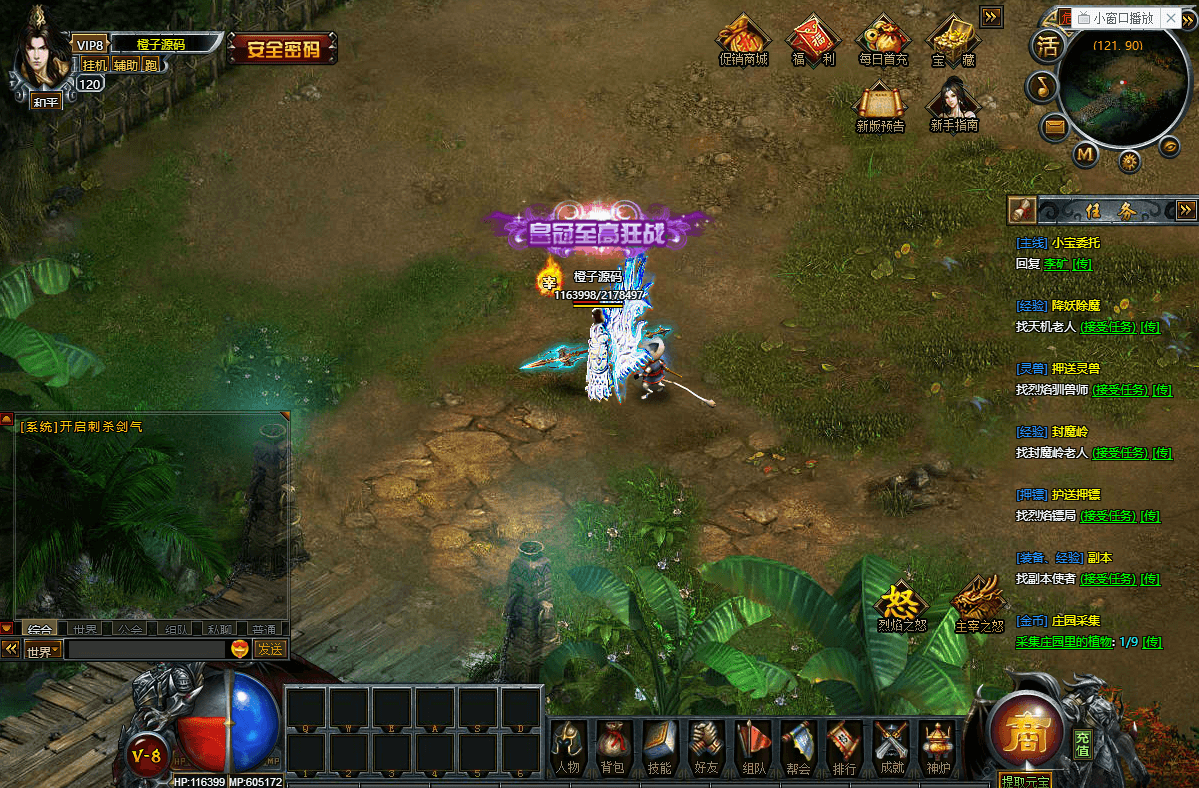Open the 好友 friends list
Screen dimensions: 1199x788
[x=706, y=746]
